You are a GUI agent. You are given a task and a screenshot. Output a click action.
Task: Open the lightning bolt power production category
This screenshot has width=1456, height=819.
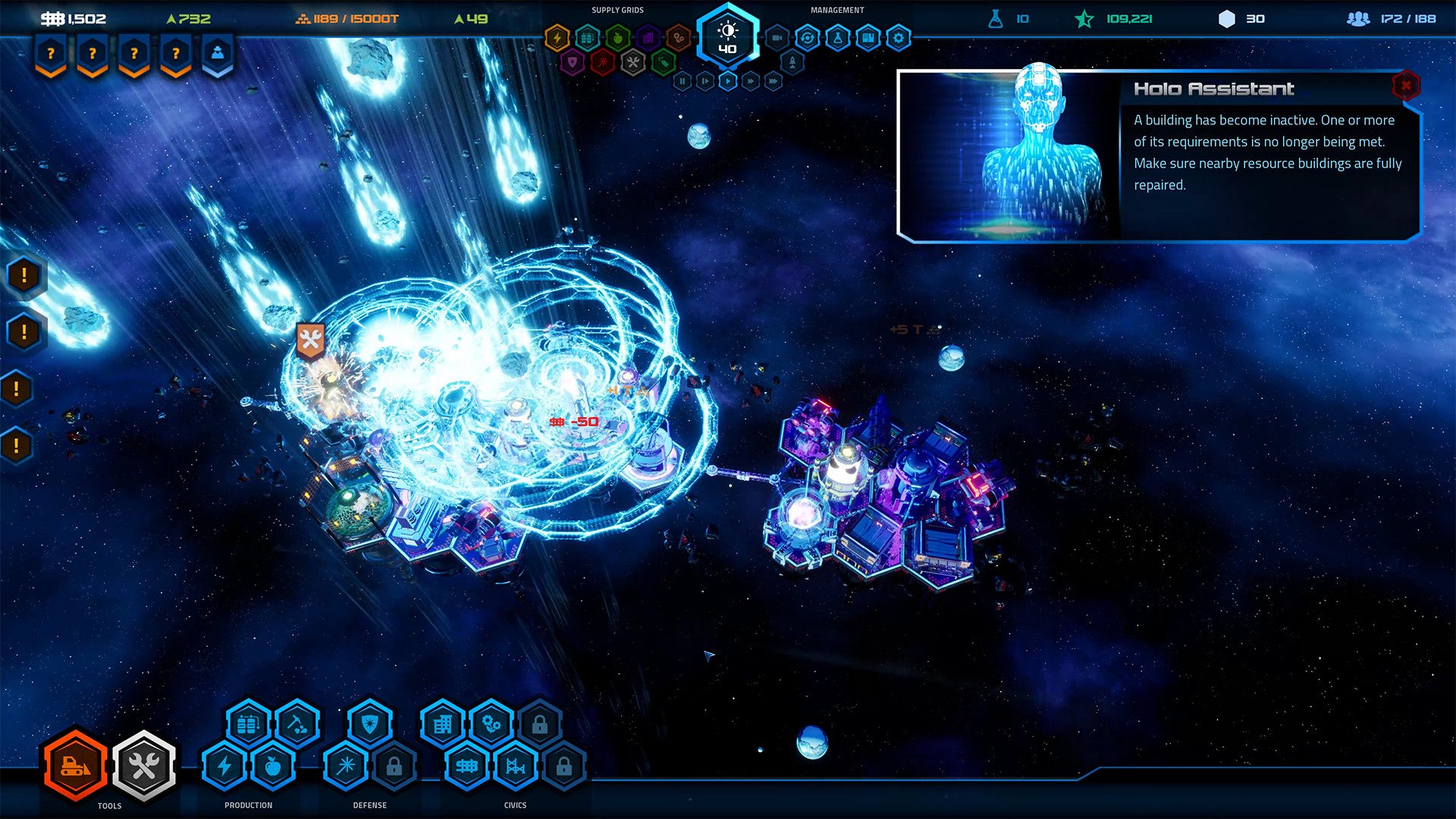(224, 766)
